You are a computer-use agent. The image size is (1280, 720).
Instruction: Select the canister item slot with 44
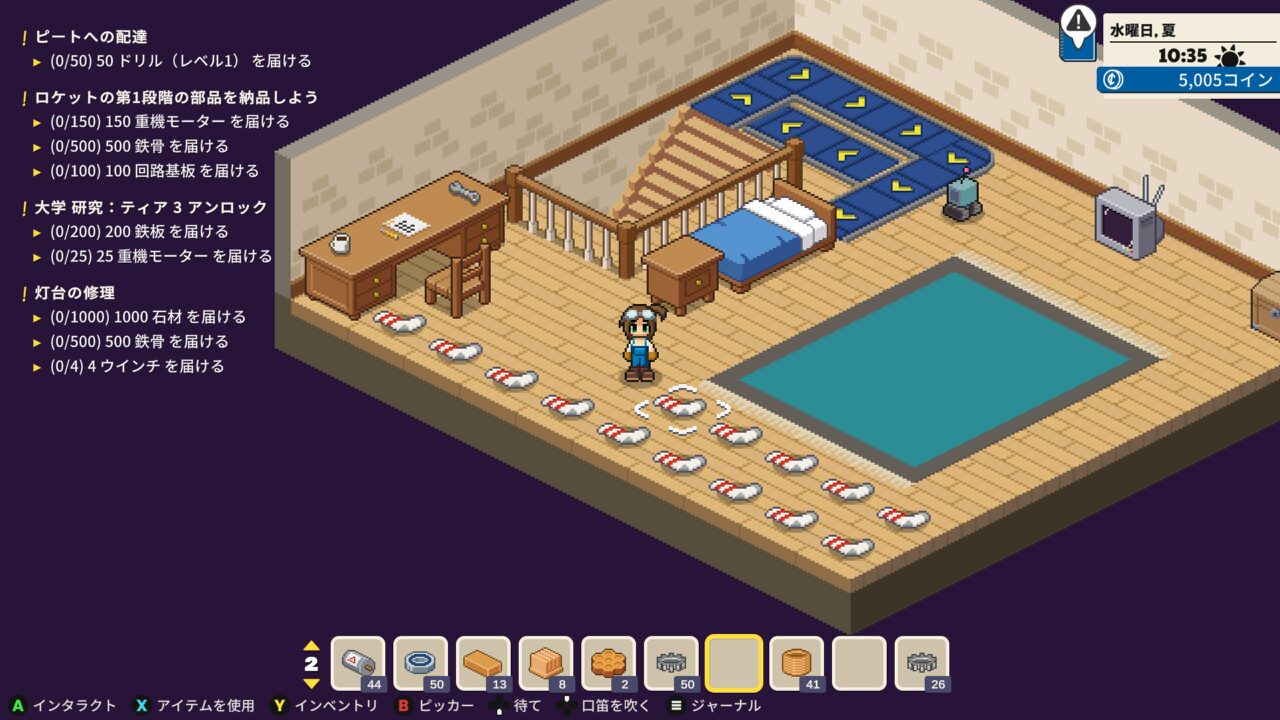click(358, 663)
